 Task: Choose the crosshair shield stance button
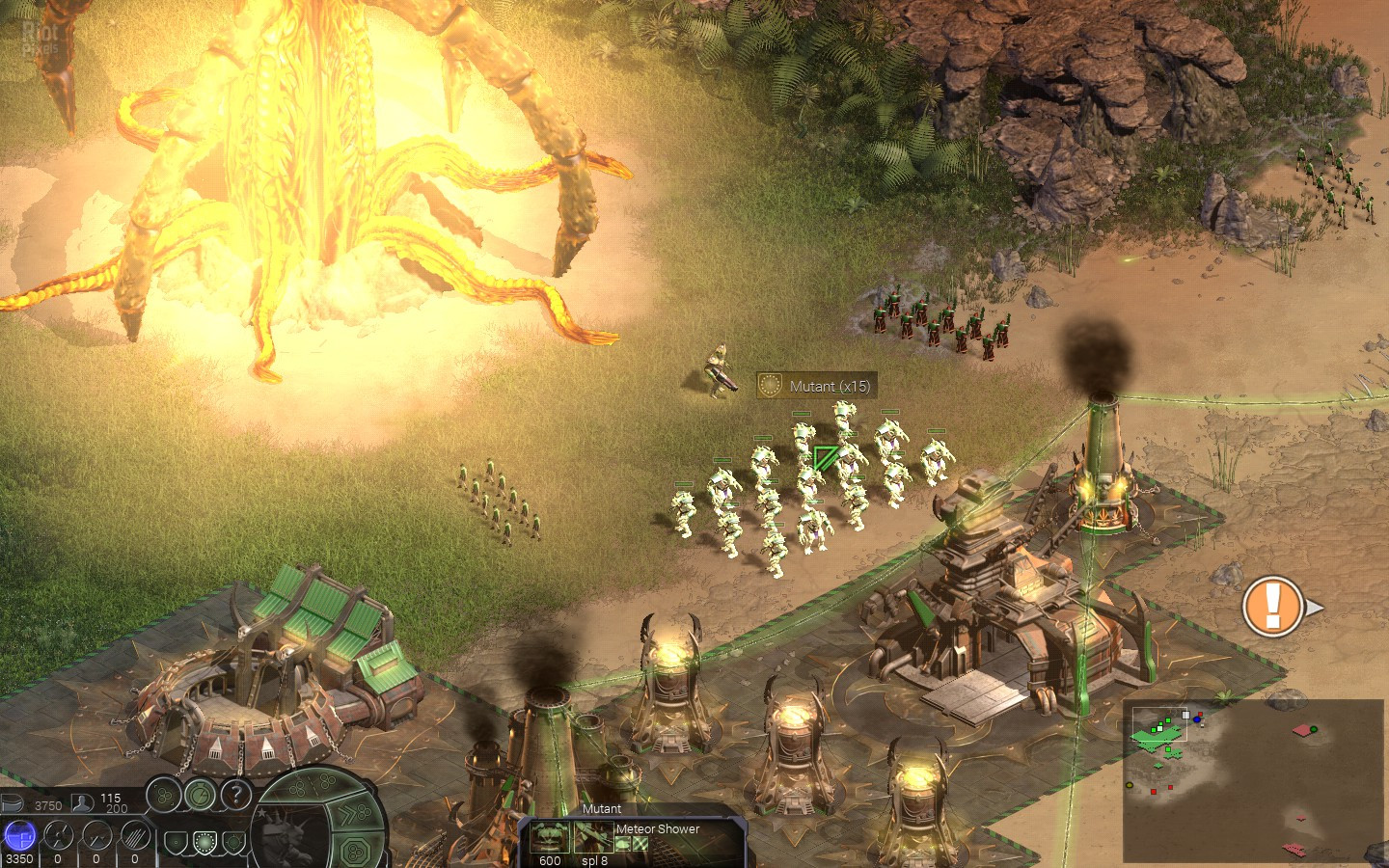pos(231,843)
